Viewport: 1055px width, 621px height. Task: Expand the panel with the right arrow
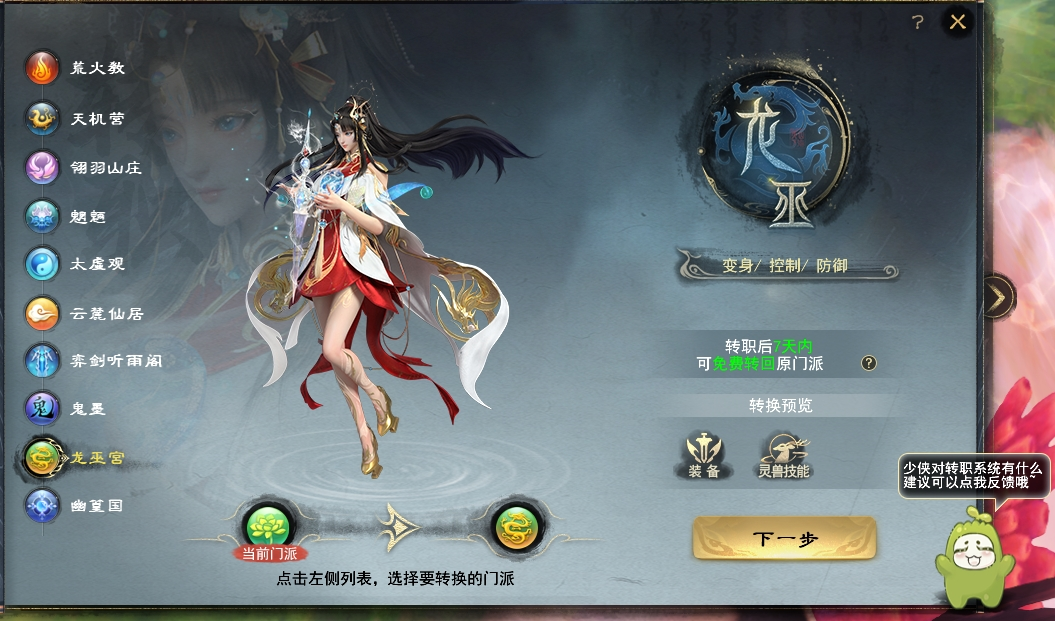click(996, 296)
